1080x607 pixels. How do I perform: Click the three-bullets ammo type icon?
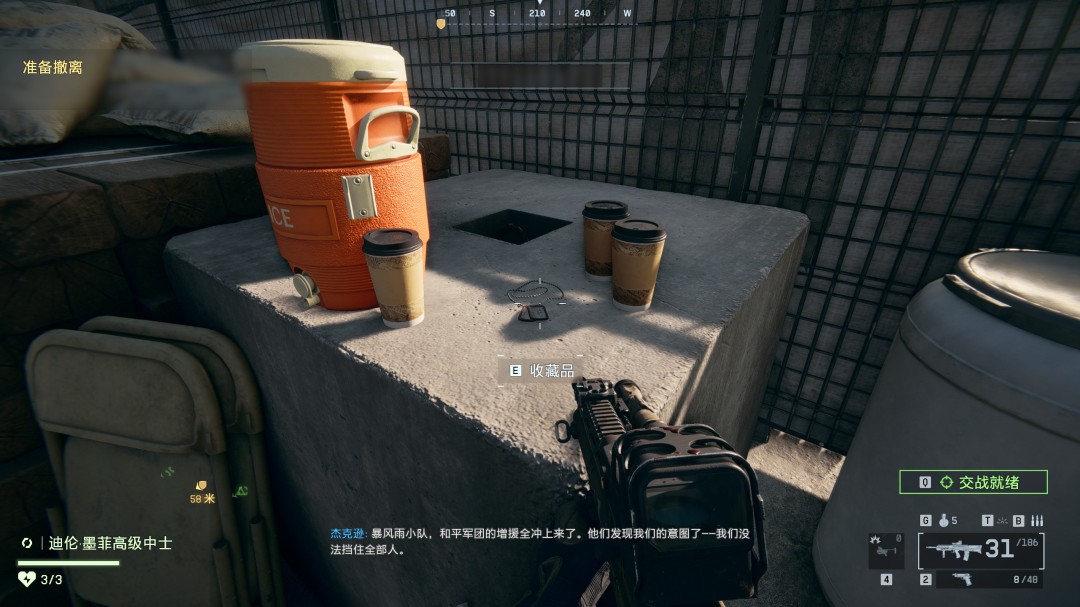pyautogui.click(x=1037, y=521)
